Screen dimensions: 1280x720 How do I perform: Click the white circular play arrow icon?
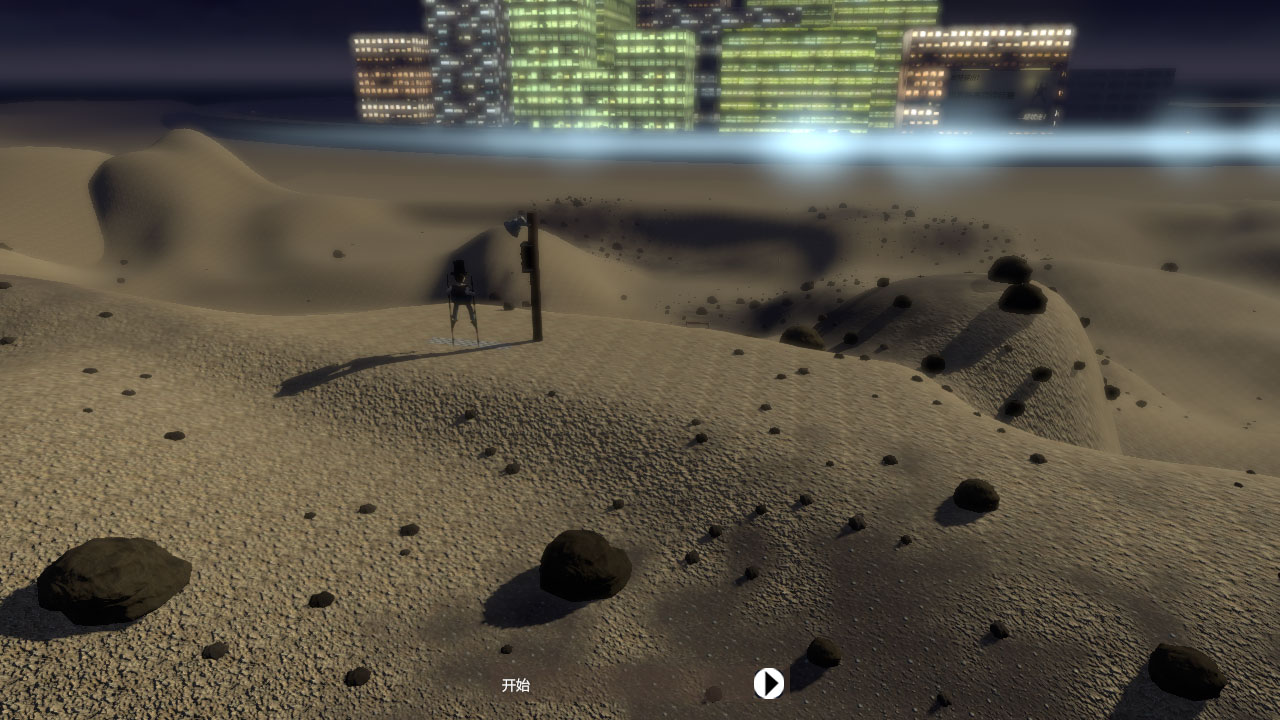[768, 683]
